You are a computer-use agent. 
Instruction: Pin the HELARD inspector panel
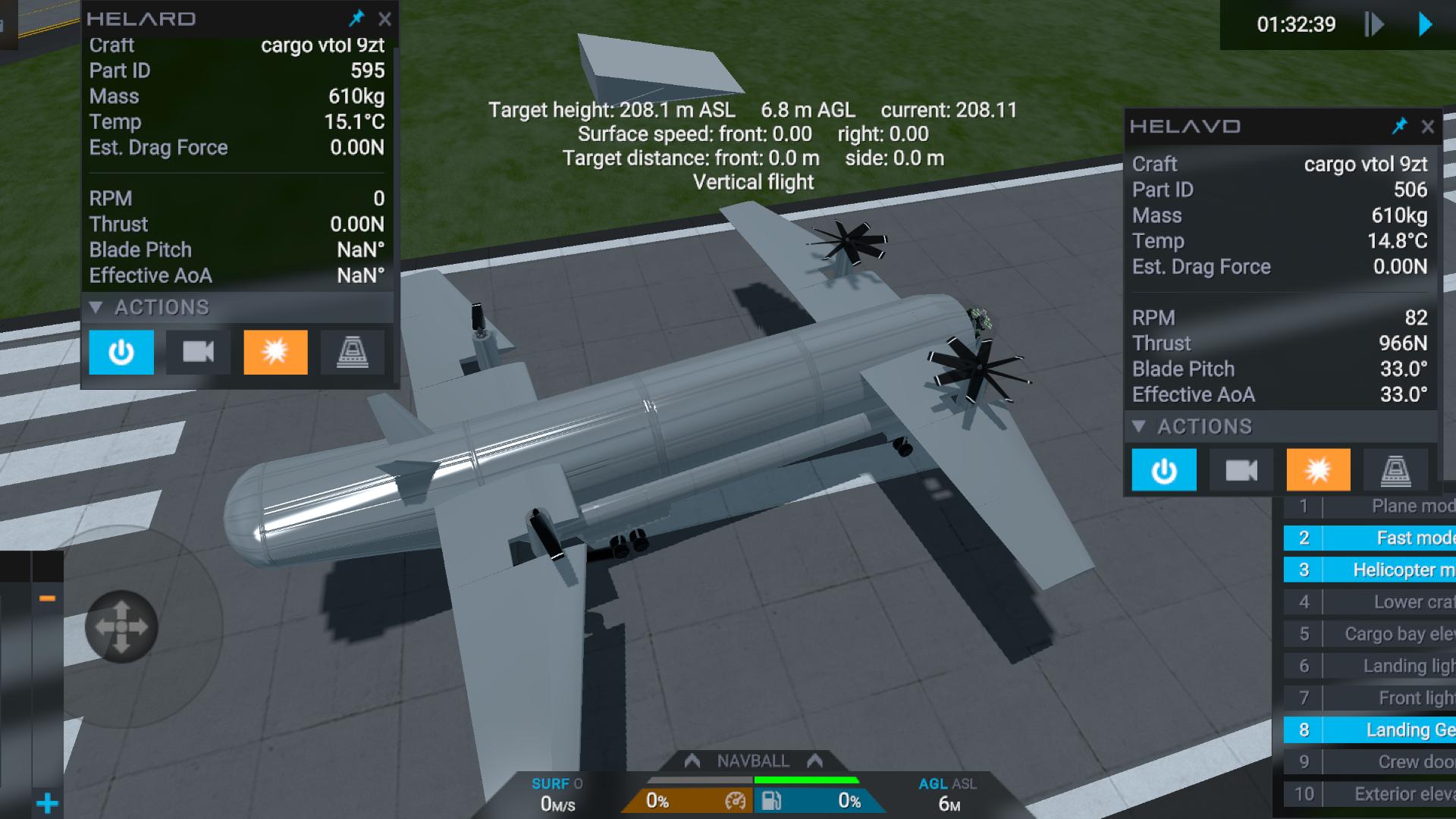(356, 18)
